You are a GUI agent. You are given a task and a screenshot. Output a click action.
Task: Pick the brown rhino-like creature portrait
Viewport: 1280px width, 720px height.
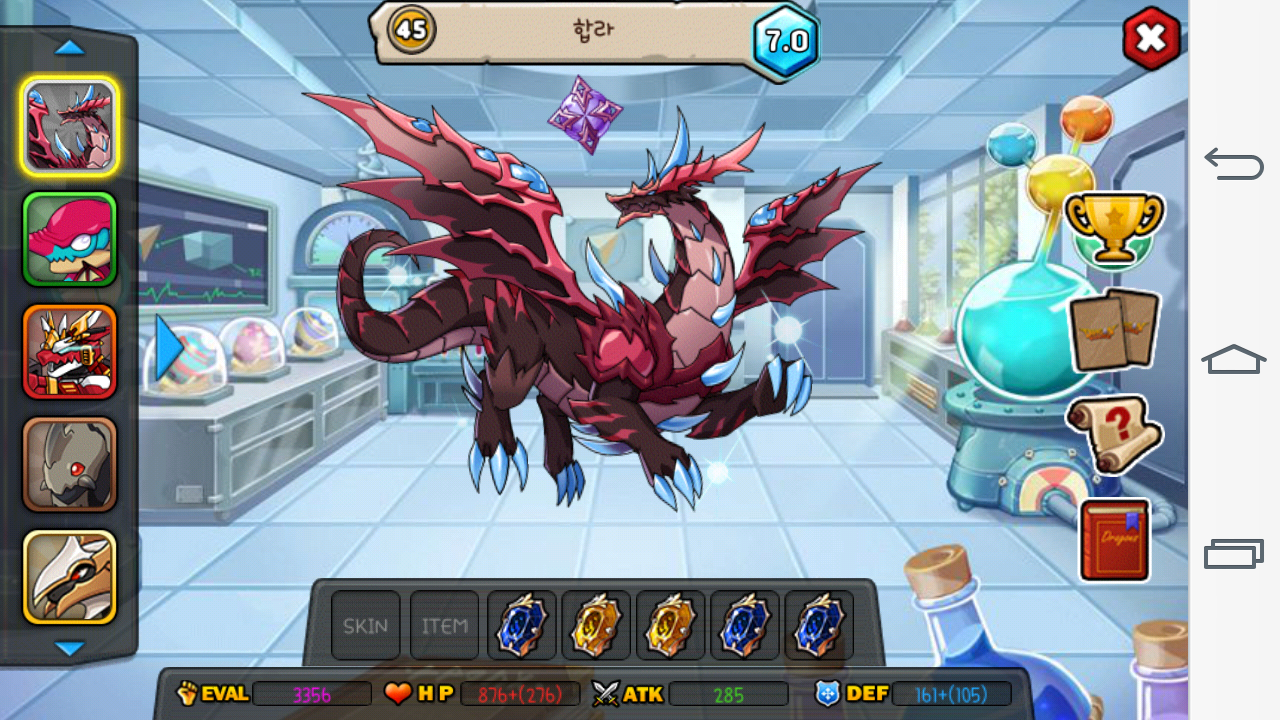(x=69, y=464)
